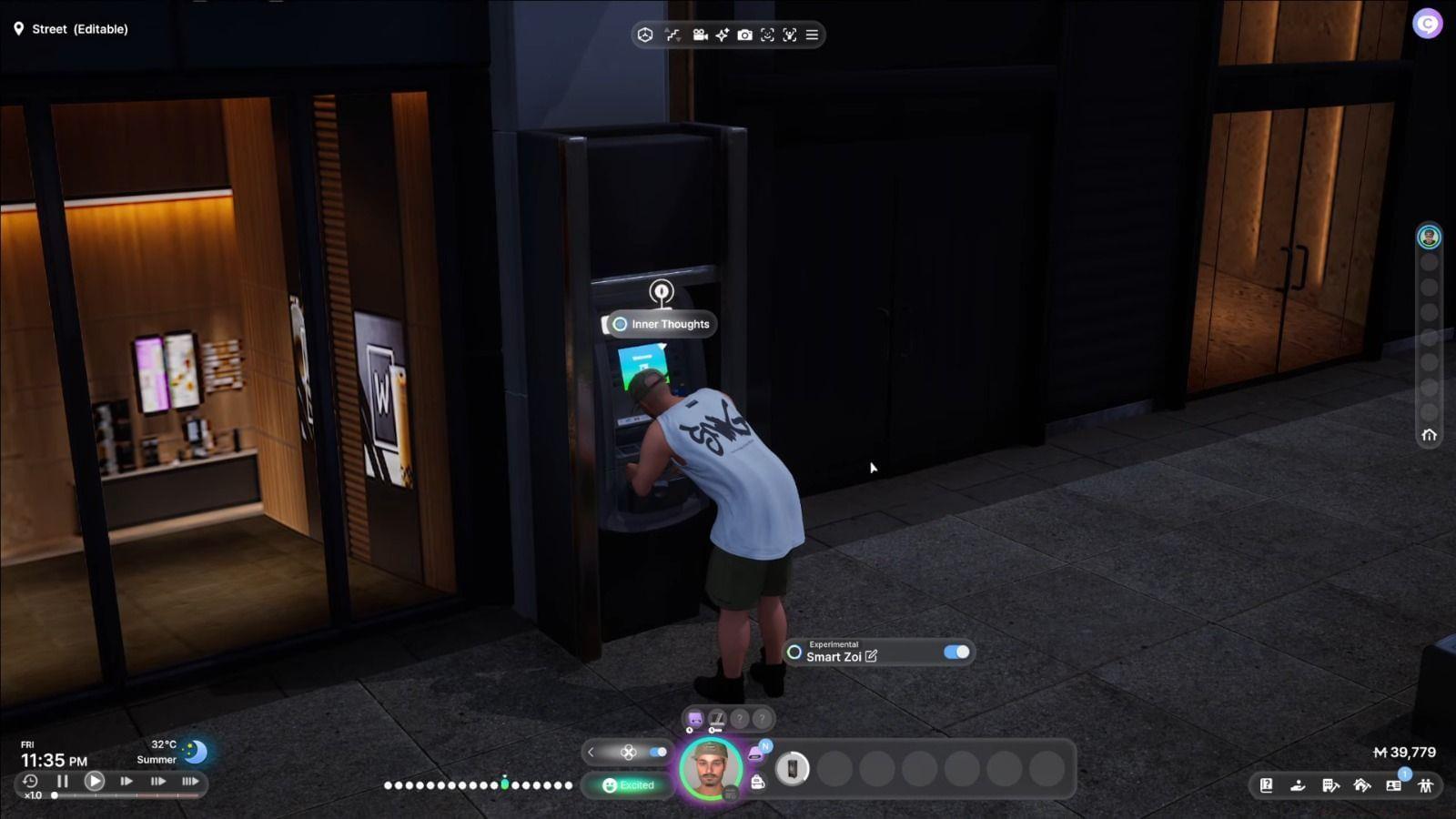
Task: Select the face-capture icon in top toolbar
Action: click(766, 35)
